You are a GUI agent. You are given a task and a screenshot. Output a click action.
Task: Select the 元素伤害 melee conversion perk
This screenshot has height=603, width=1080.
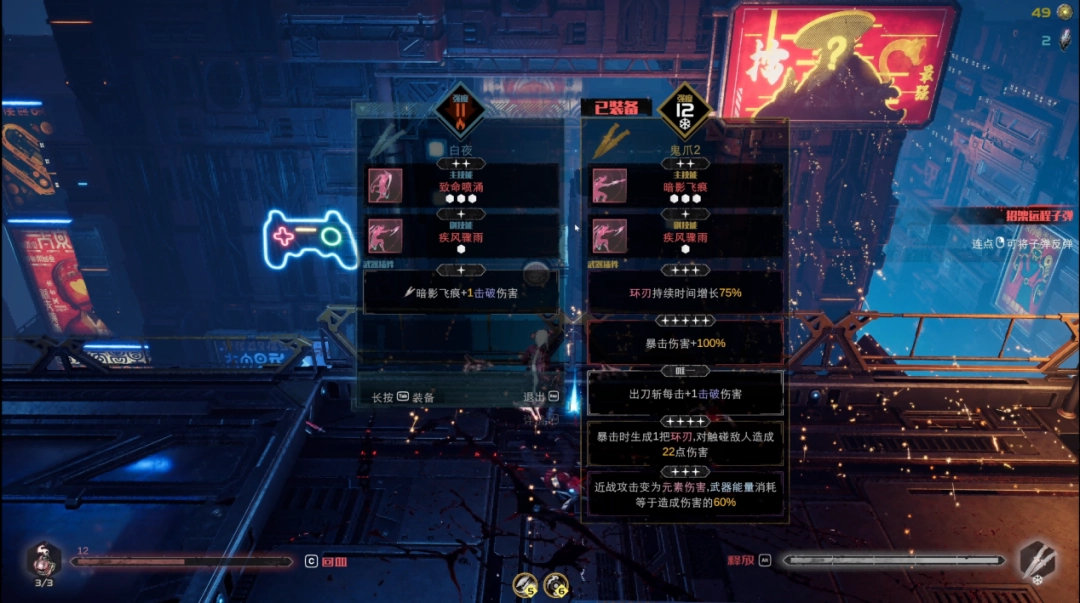tap(686, 494)
